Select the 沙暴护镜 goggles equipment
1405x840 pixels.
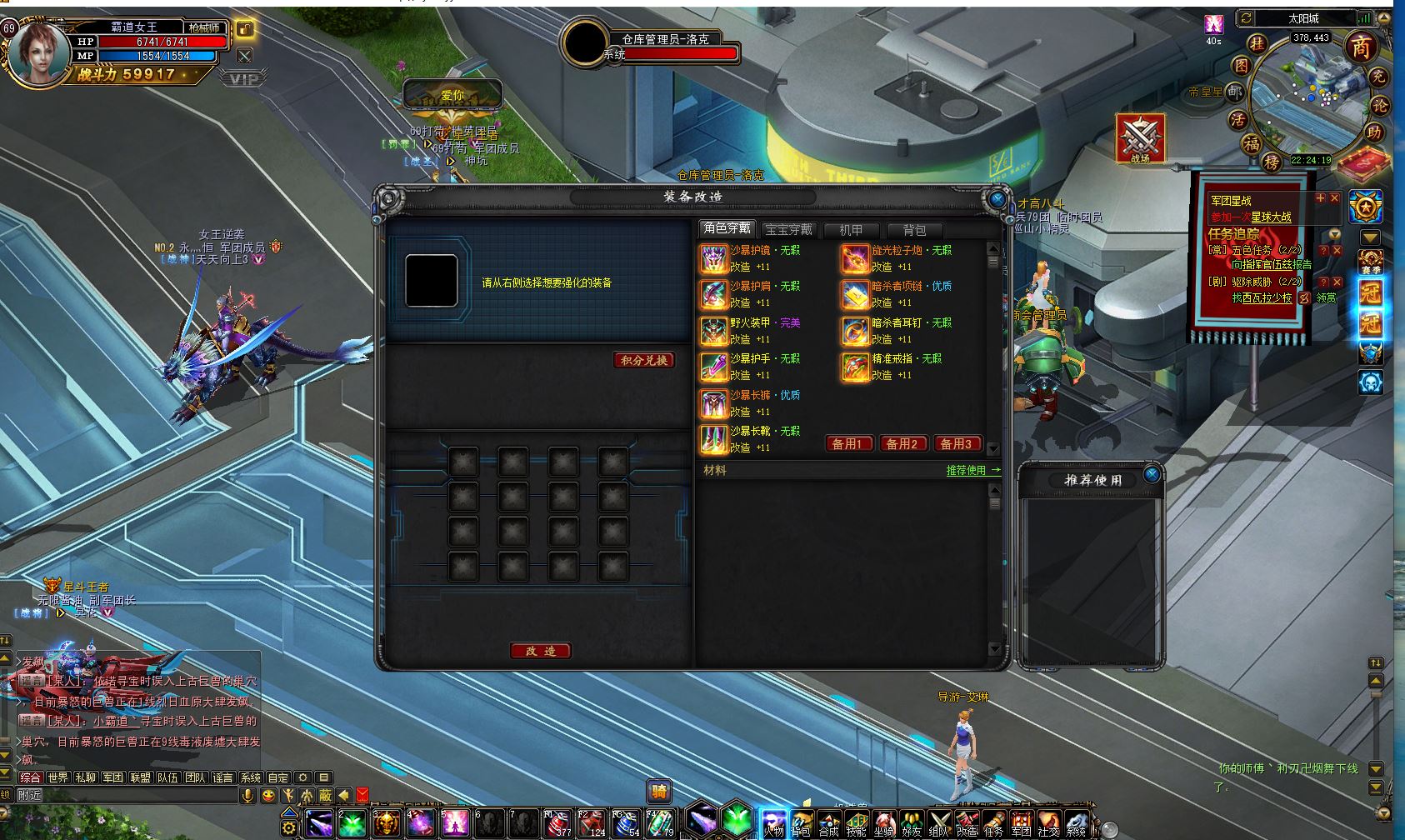click(714, 259)
